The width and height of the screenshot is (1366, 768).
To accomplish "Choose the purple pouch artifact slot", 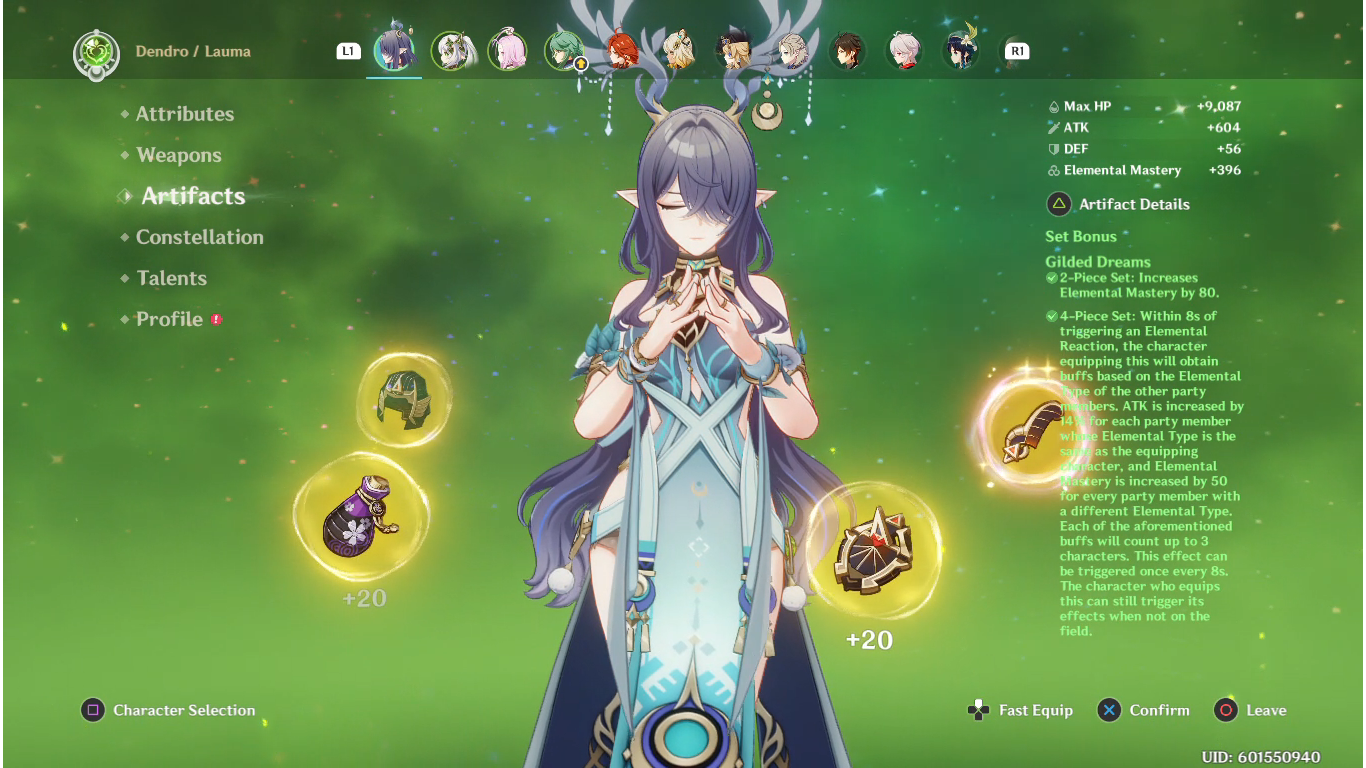I will click(x=361, y=516).
